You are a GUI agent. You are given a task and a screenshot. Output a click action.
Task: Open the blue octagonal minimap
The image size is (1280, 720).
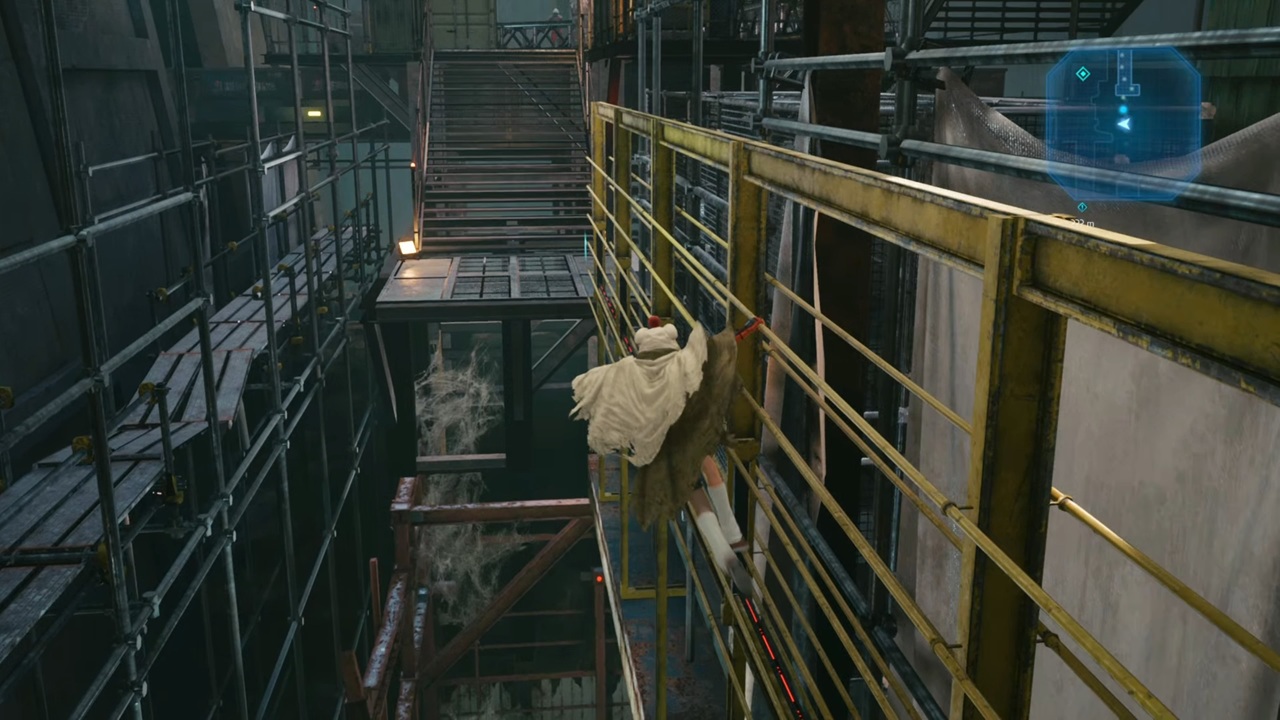tap(1122, 123)
